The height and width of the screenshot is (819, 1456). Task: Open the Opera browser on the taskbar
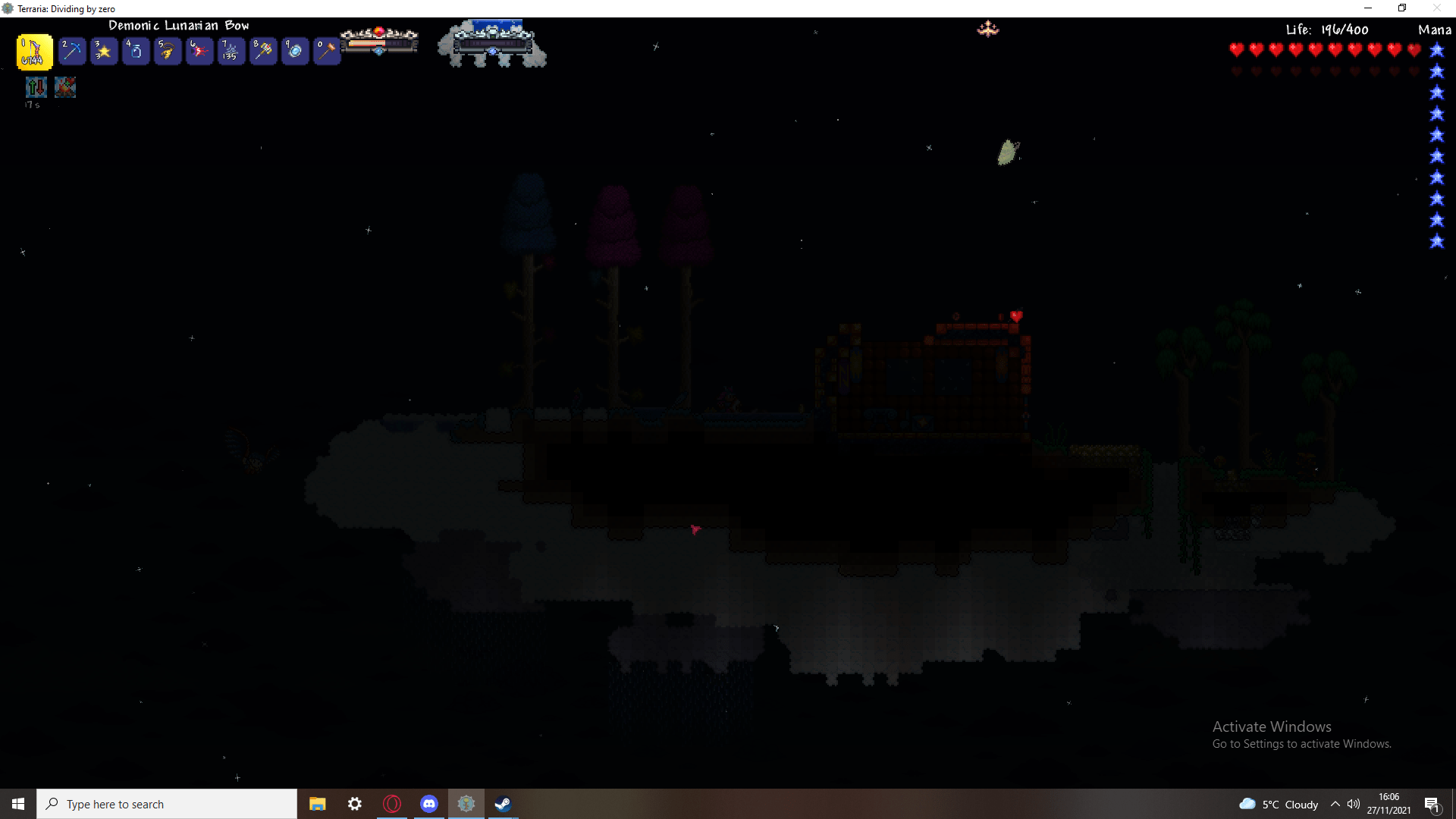(392, 804)
